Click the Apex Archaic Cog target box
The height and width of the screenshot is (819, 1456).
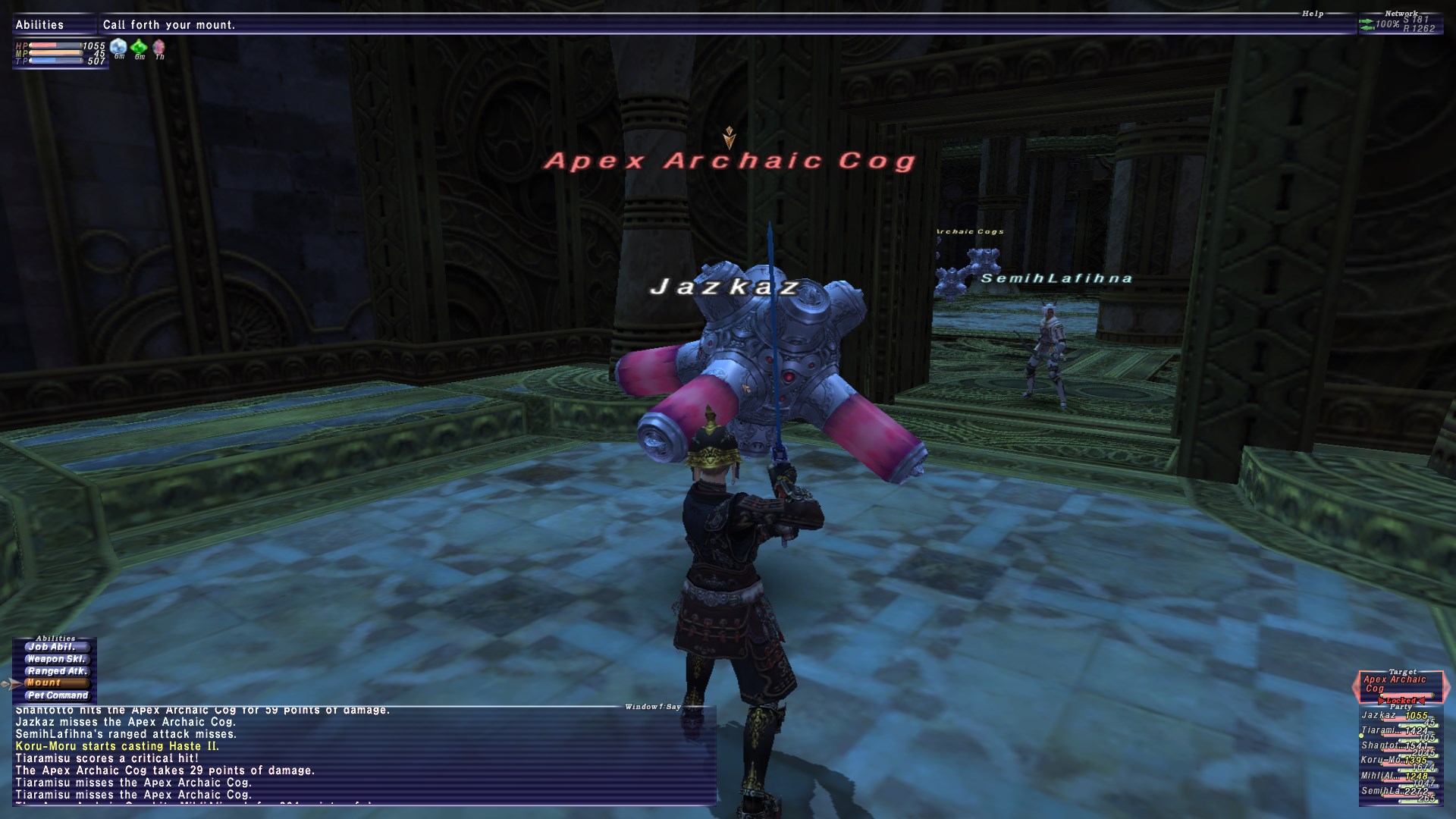(x=1400, y=684)
